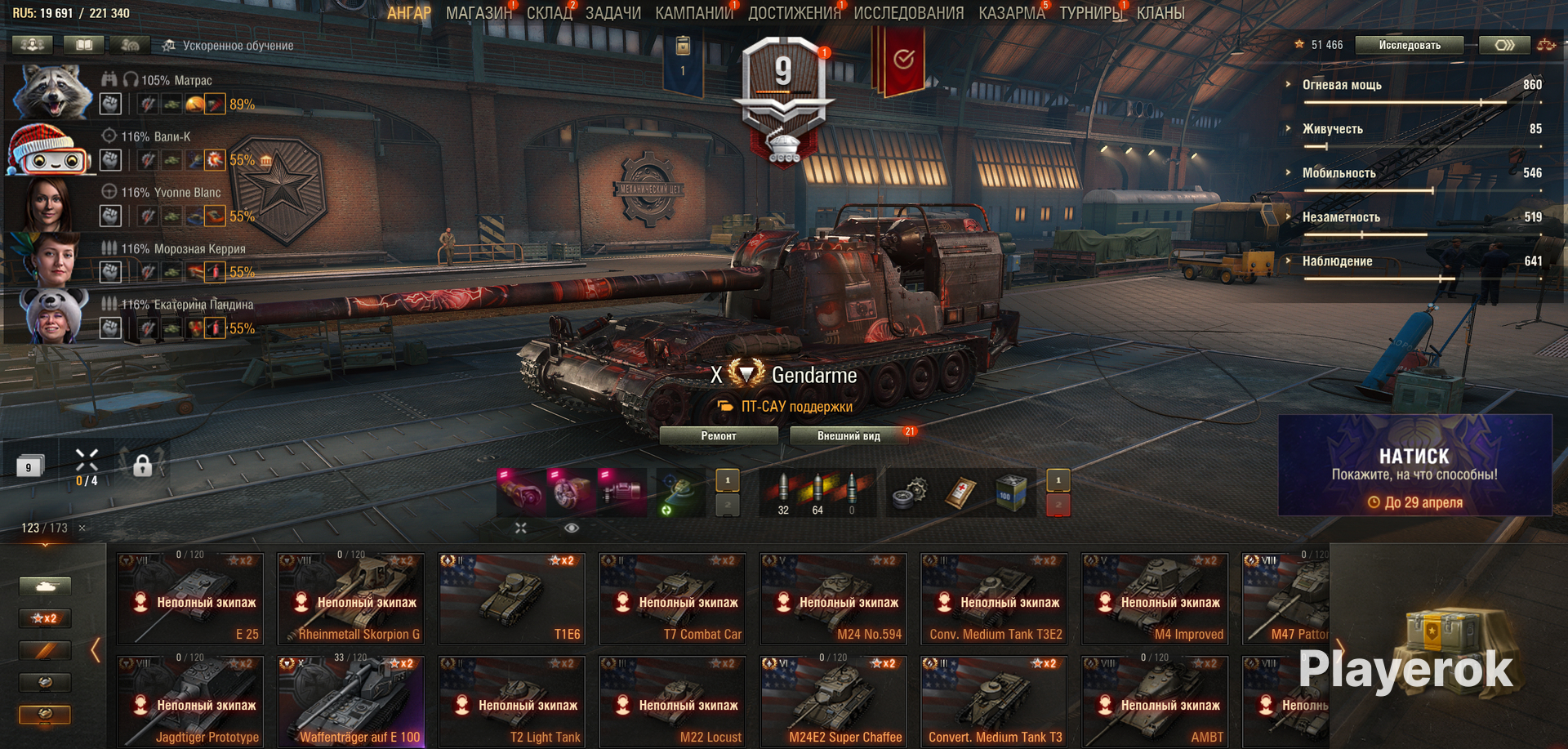
Task: Switch to the ИССЛЕДОВАНИЯ research tab
Action: tap(908, 13)
